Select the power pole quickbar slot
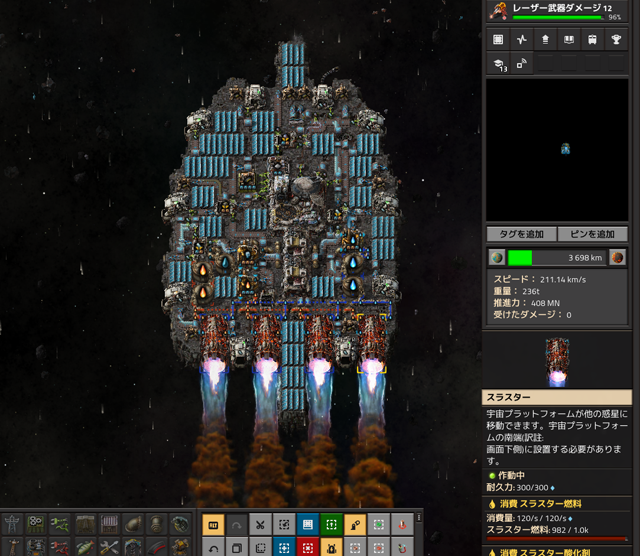This screenshot has height=556, width=640. [11, 524]
